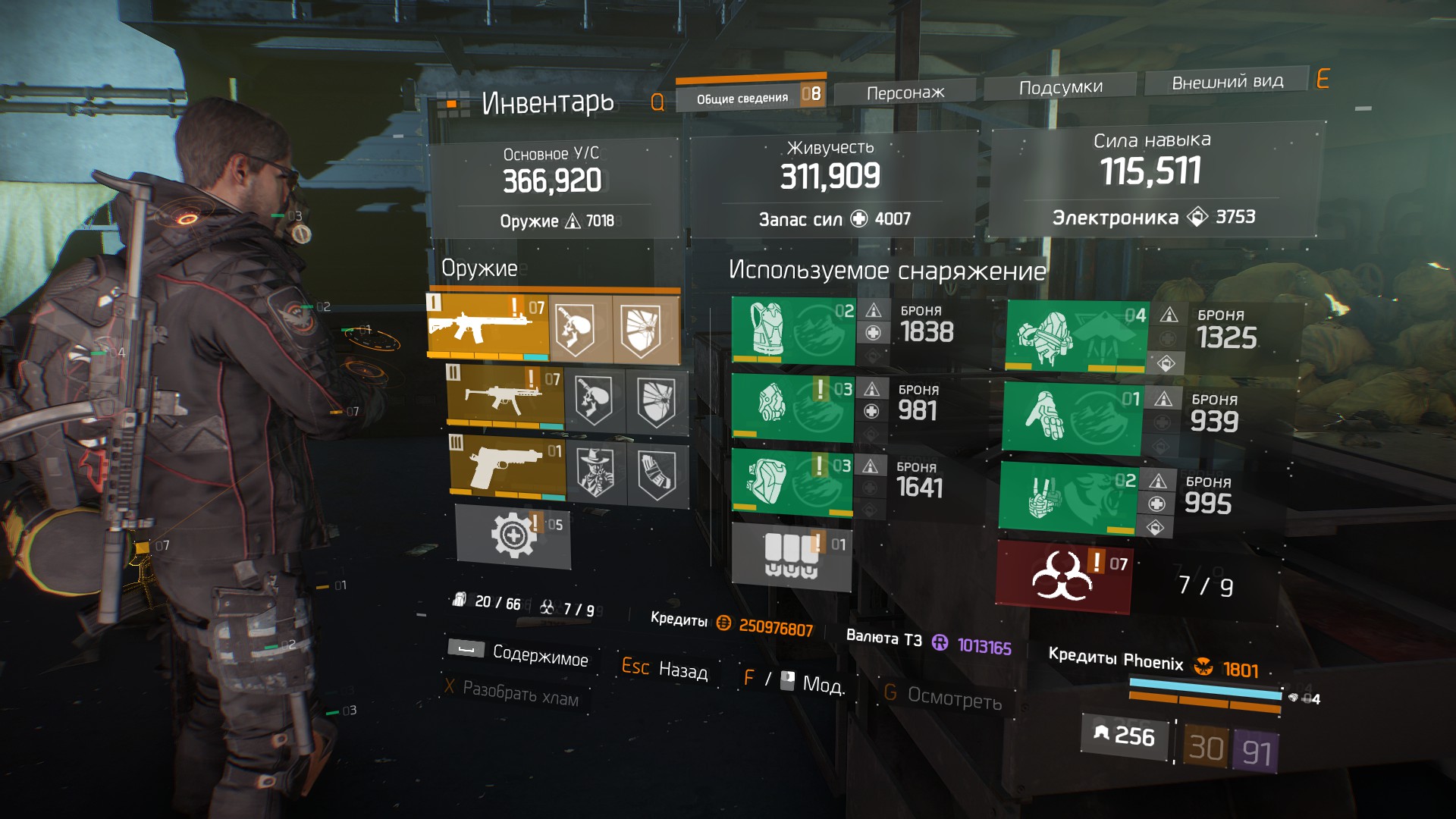Open the Содержимое contents option

point(539,654)
